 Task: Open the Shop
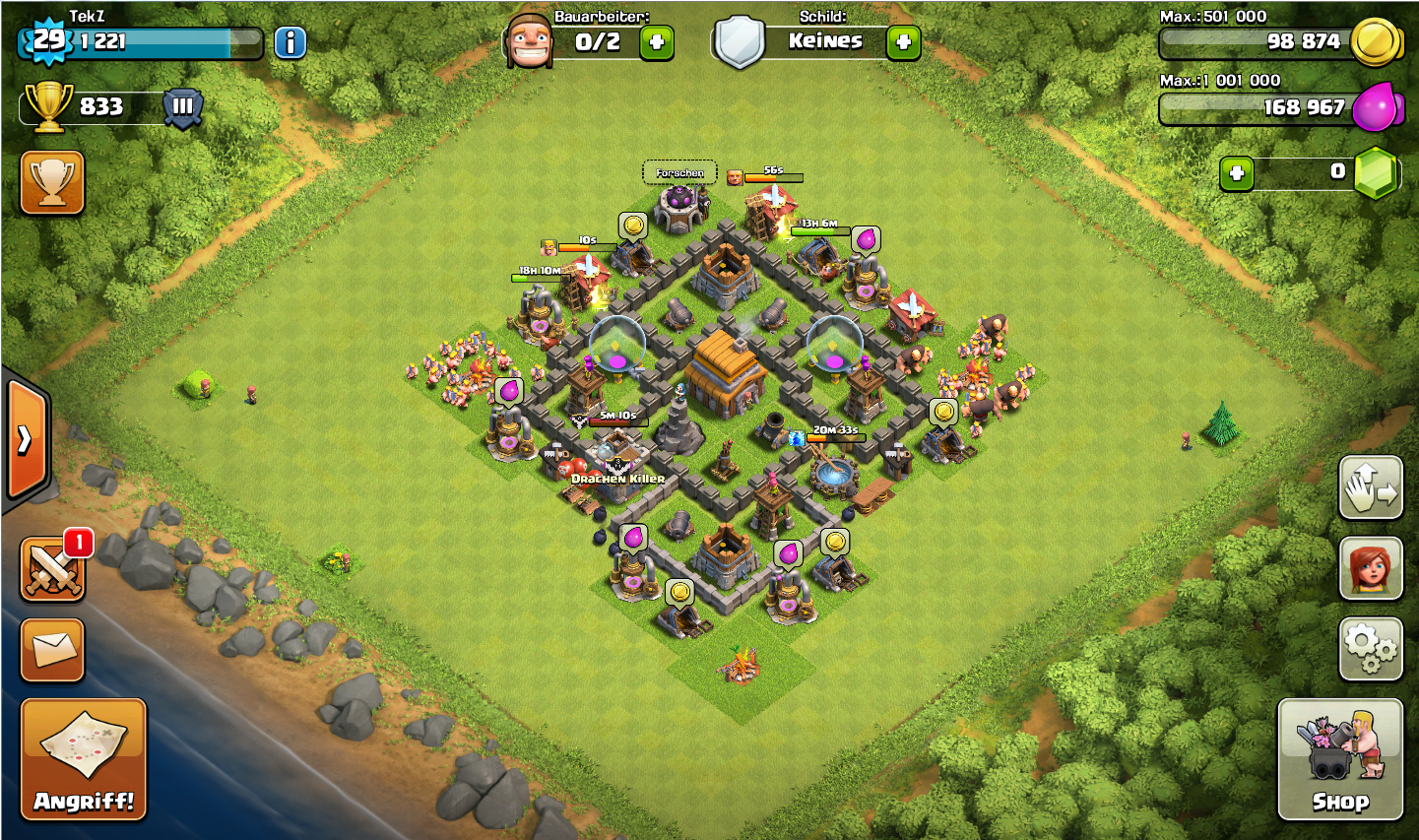pyautogui.click(x=1339, y=759)
